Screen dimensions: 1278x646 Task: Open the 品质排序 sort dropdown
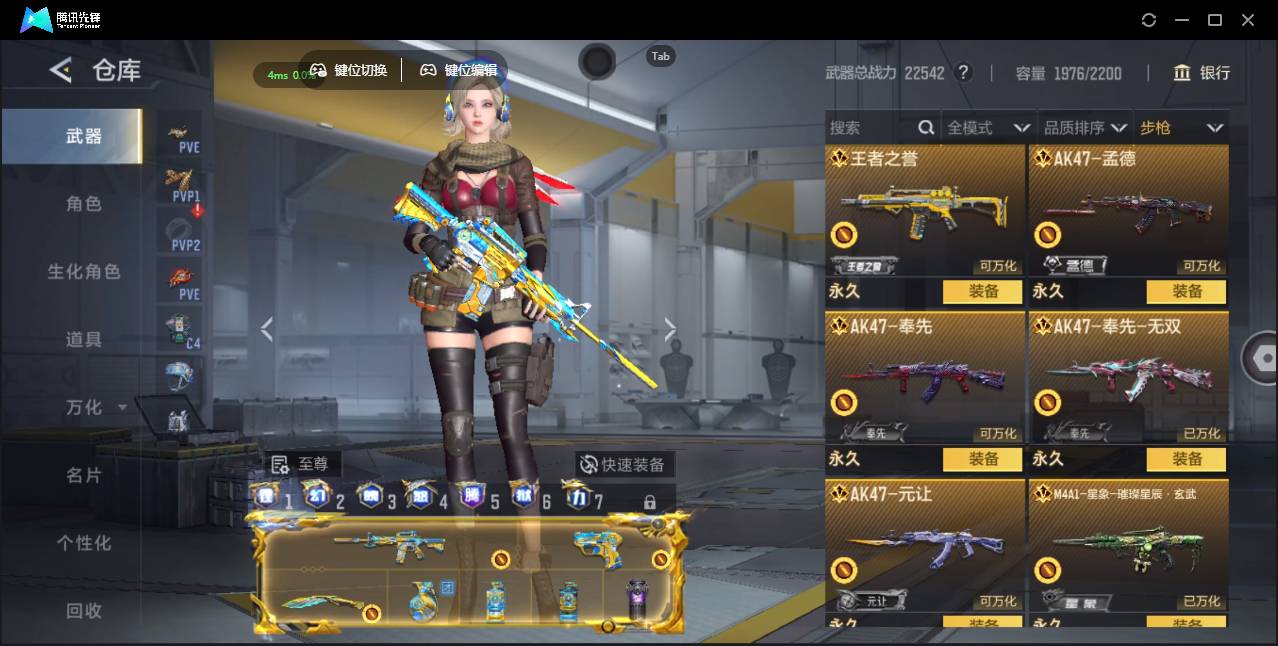[x=1085, y=128]
